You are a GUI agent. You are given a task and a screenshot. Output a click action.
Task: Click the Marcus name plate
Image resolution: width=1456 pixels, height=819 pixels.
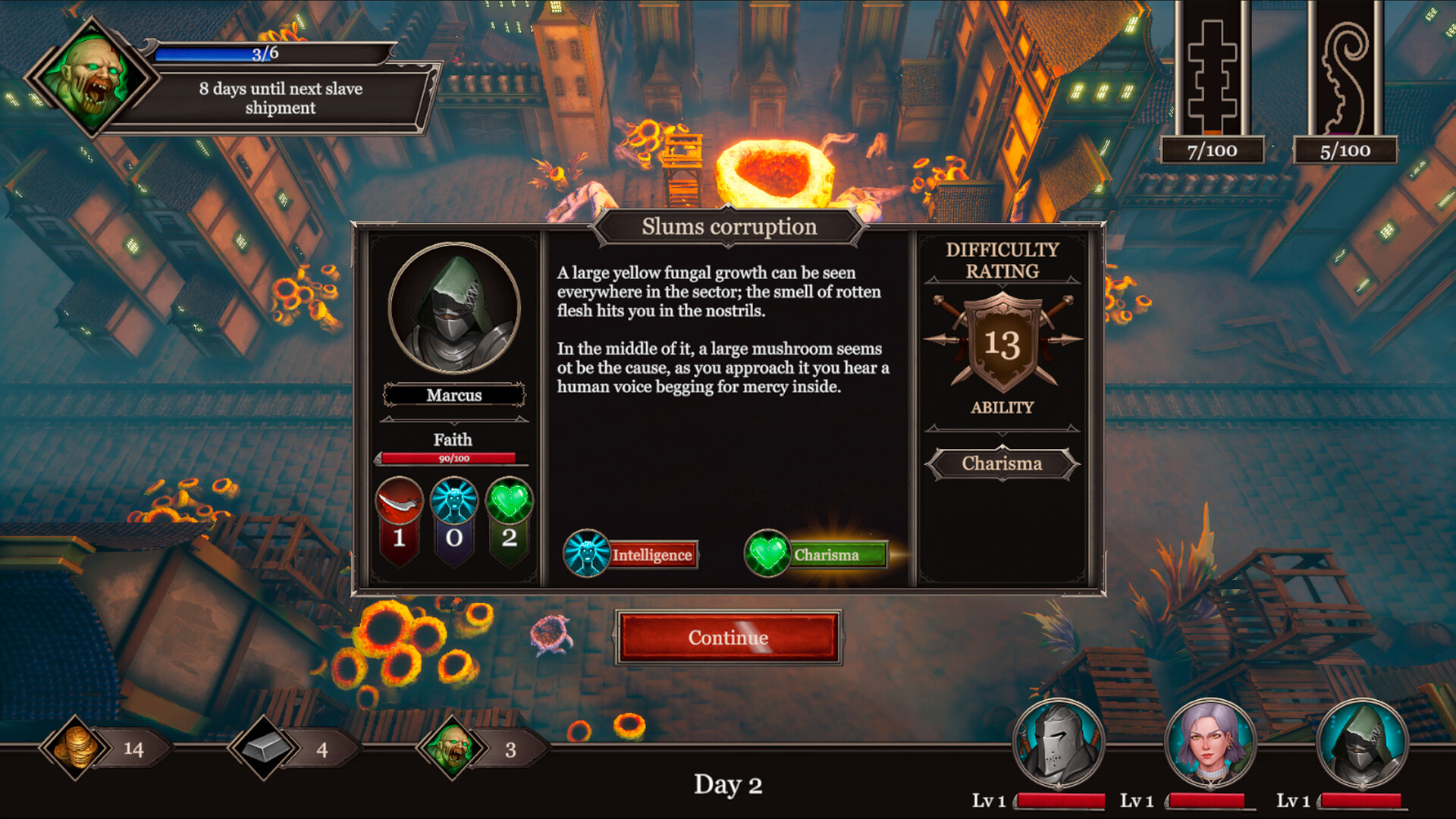tap(454, 395)
